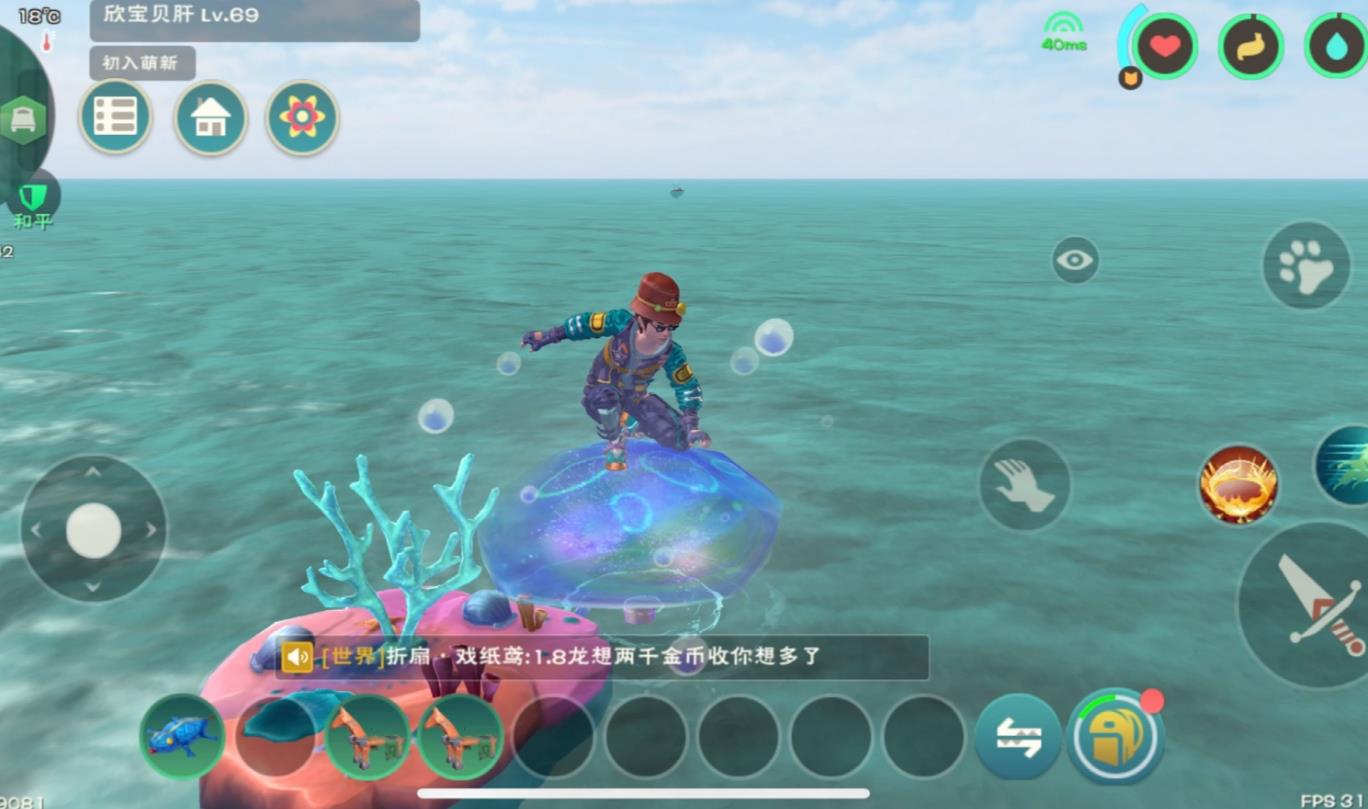Click the yellow speaker chat icon

pos(297,657)
